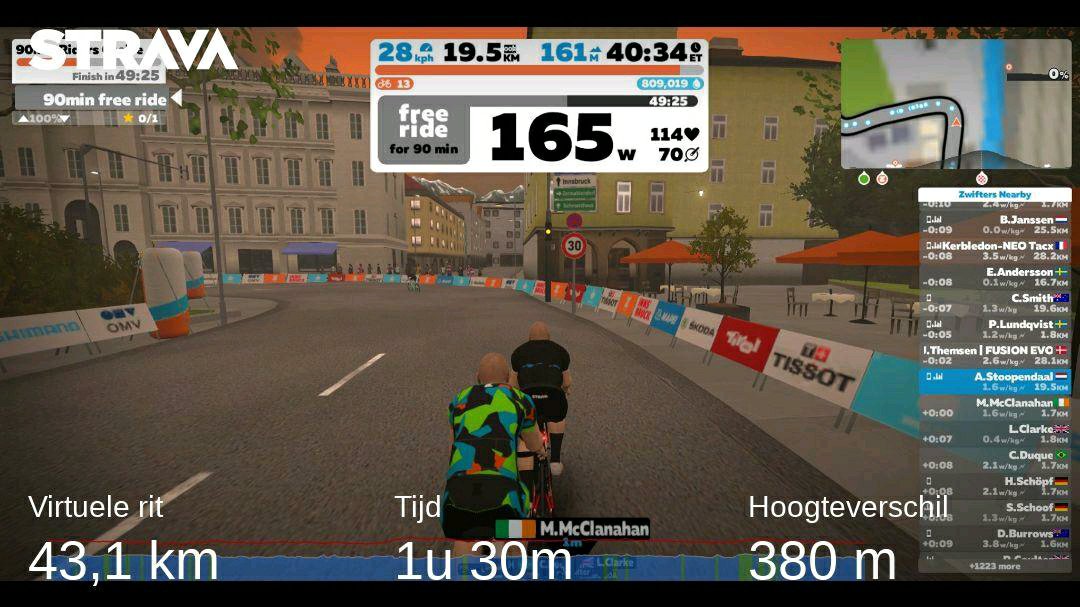Select L.Clarke in the rider list
The width and height of the screenshot is (1080, 607).
point(994,434)
